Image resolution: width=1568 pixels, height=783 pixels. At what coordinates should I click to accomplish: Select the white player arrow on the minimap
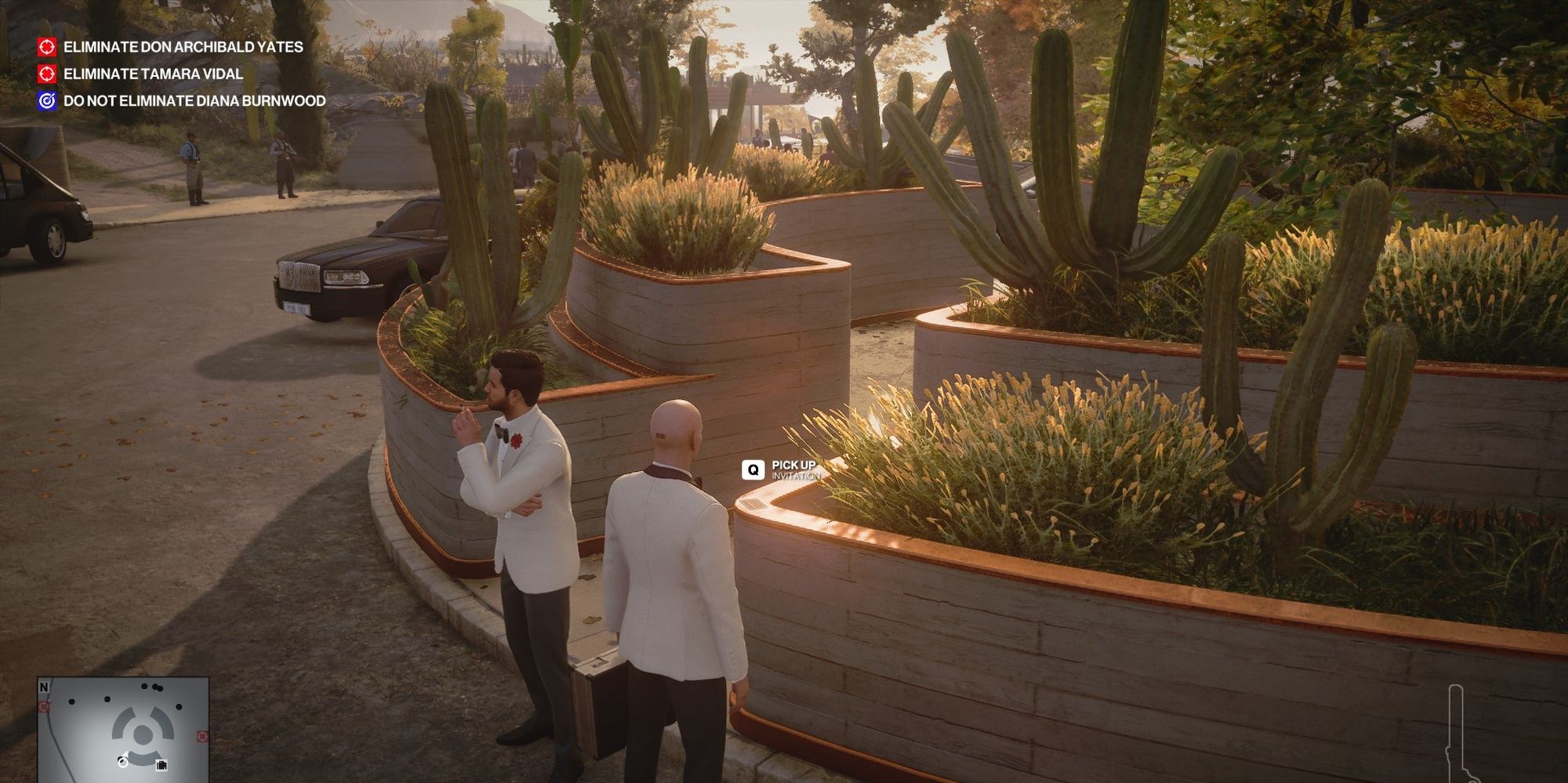point(125,754)
